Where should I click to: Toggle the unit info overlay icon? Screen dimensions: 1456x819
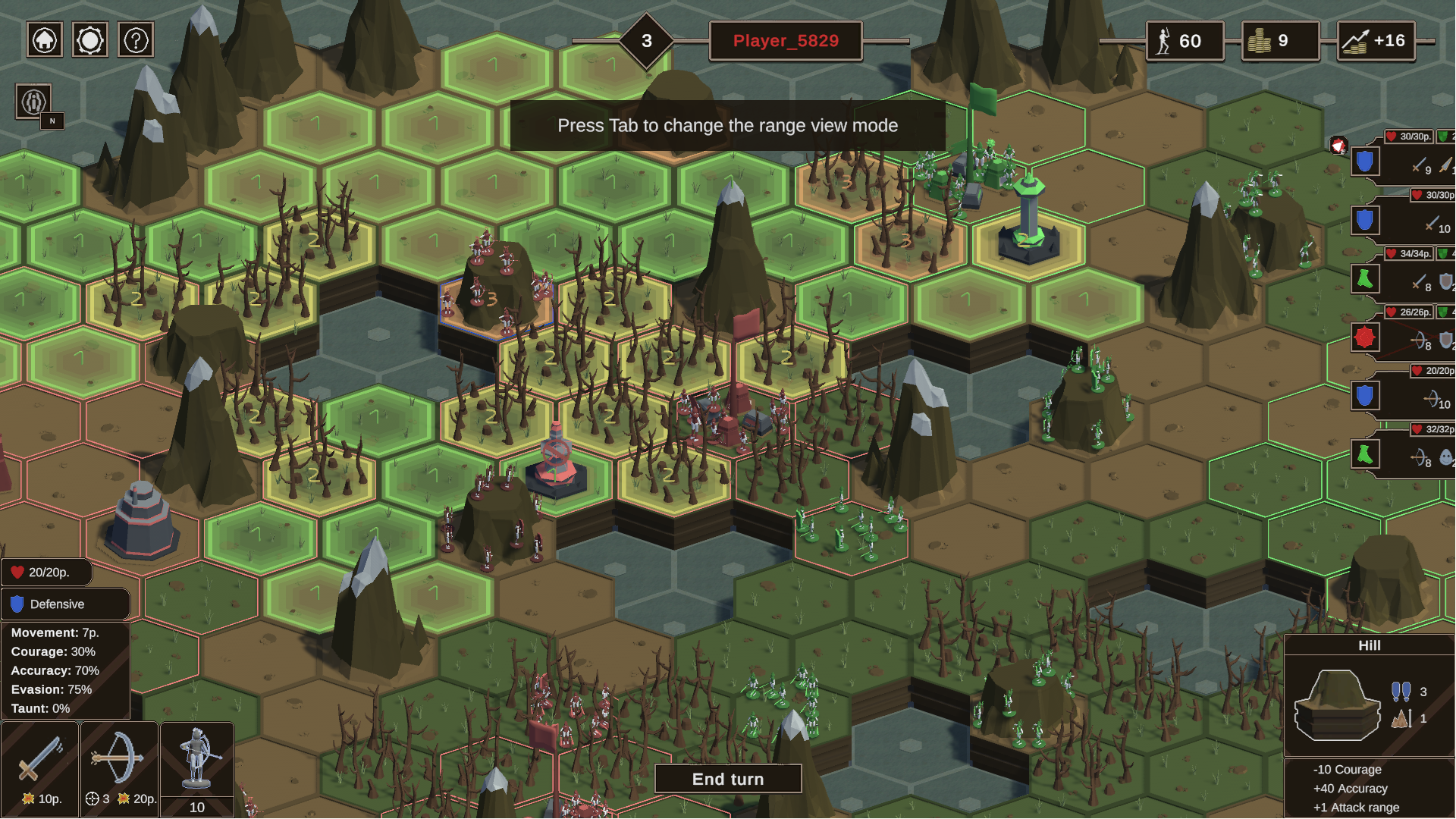[33, 102]
